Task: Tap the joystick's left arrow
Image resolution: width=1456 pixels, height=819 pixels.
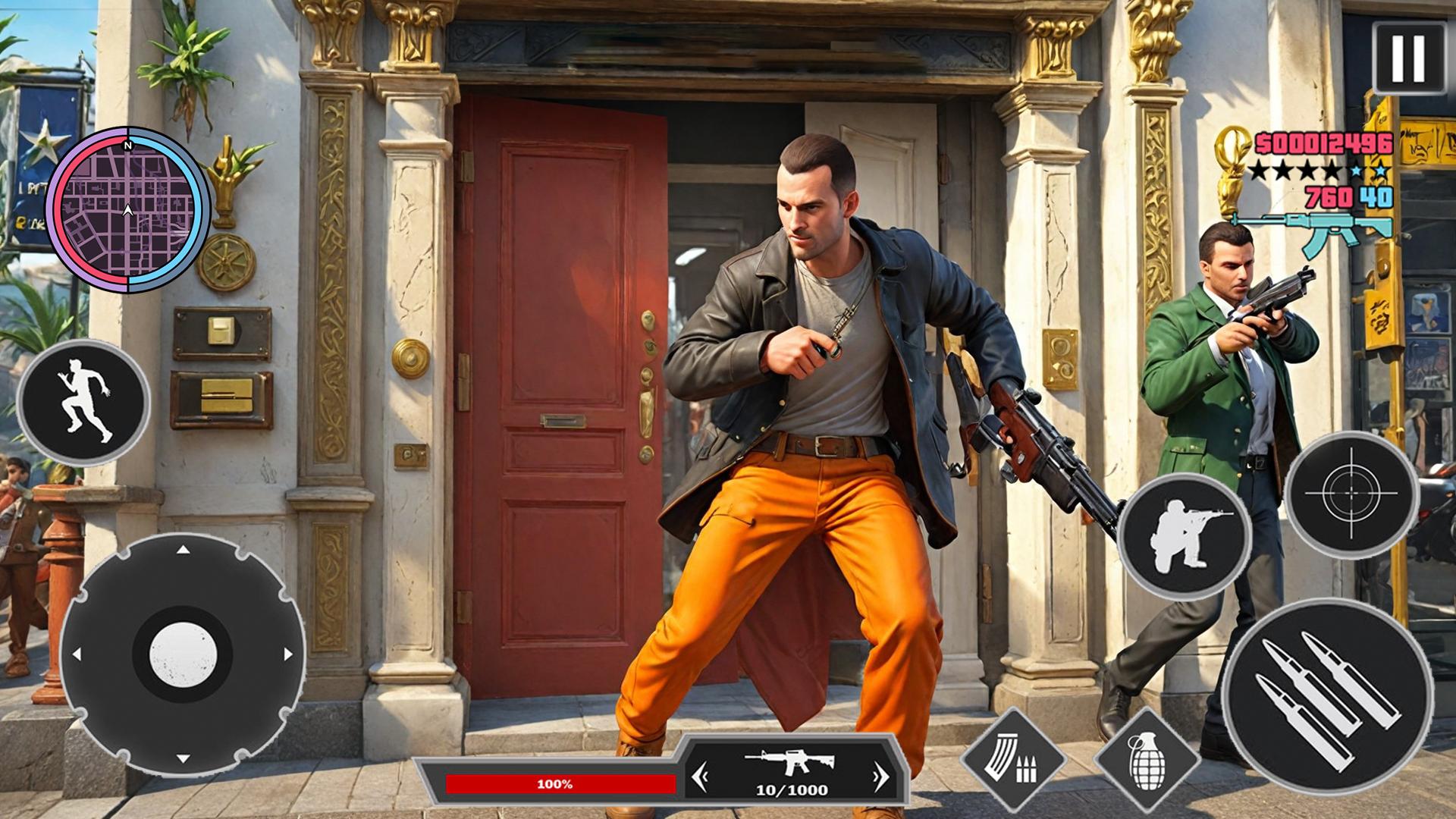Action: 77,654
